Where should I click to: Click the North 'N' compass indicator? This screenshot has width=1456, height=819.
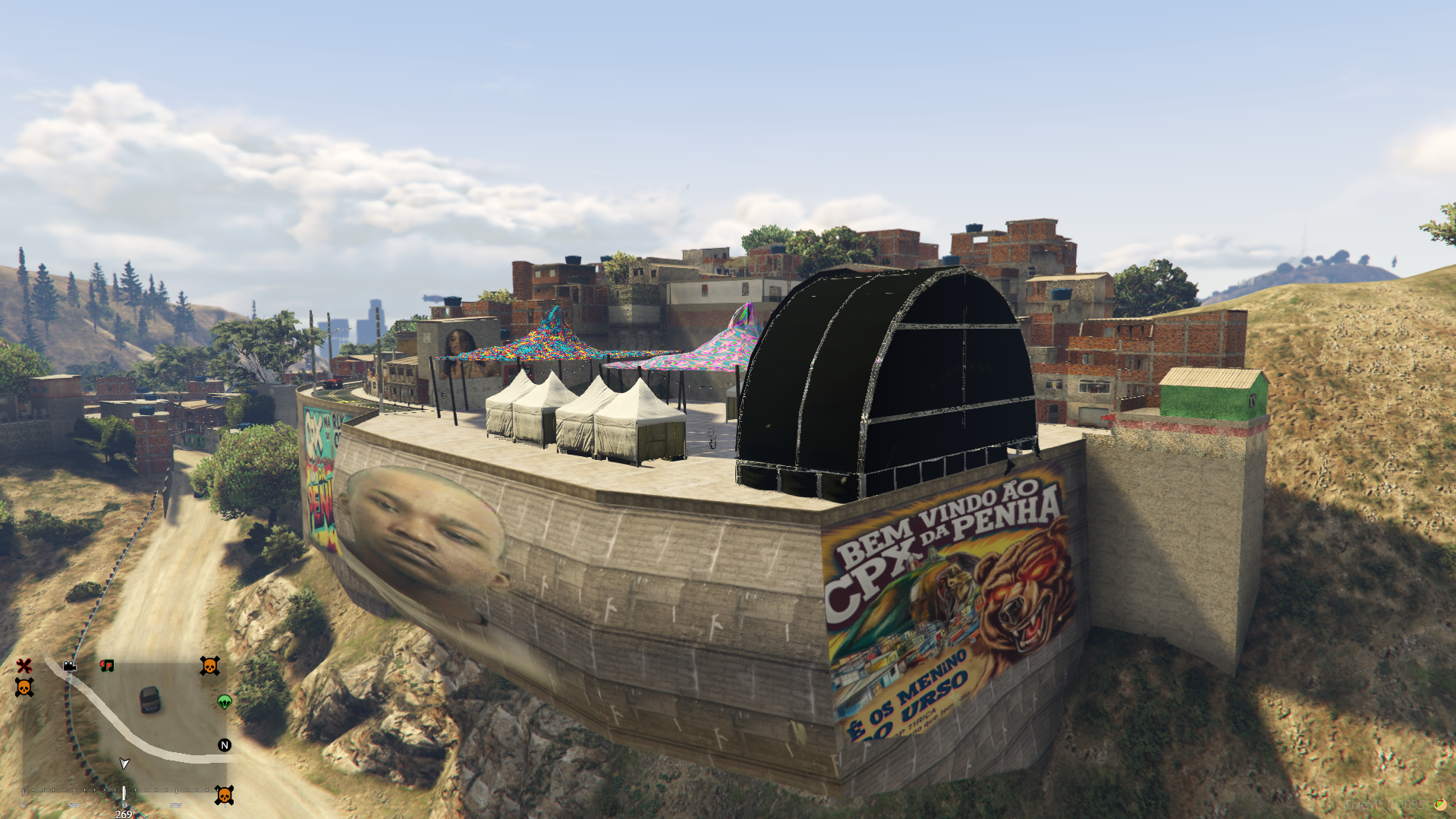(x=225, y=745)
